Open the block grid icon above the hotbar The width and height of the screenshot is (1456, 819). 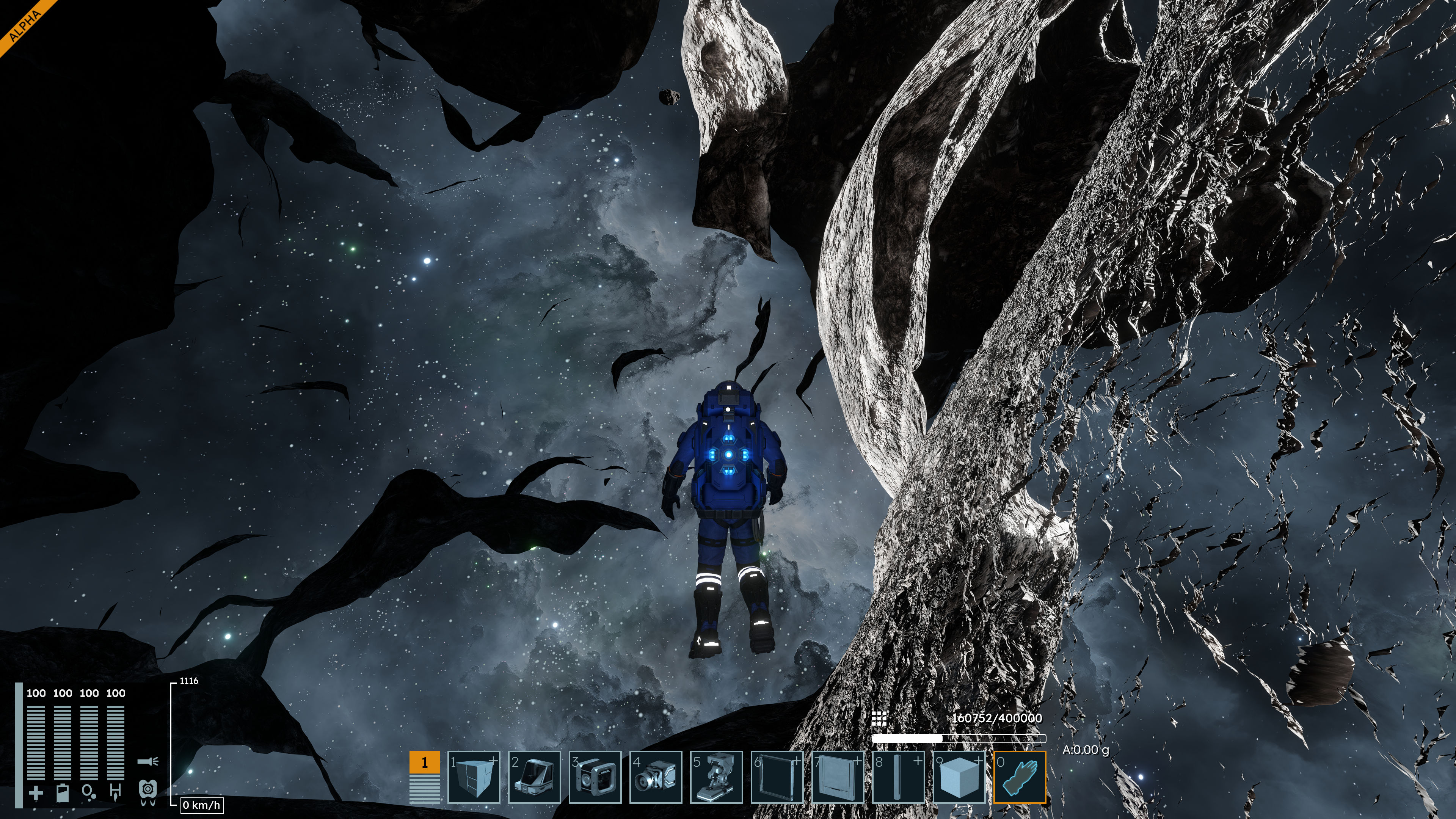pos(879,719)
